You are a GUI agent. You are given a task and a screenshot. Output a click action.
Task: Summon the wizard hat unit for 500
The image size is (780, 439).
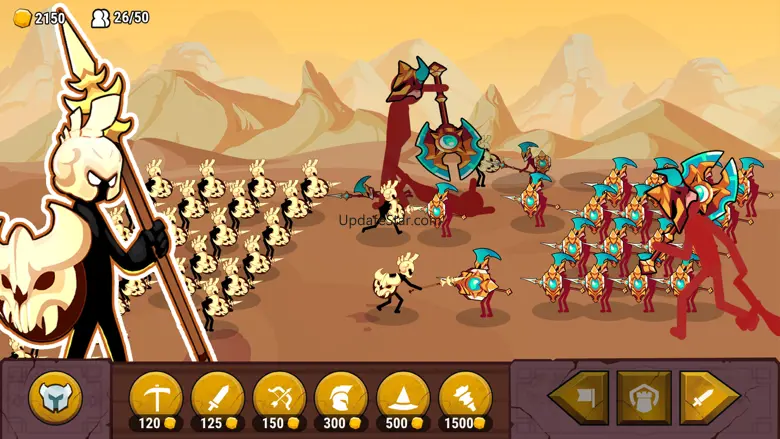click(403, 397)
